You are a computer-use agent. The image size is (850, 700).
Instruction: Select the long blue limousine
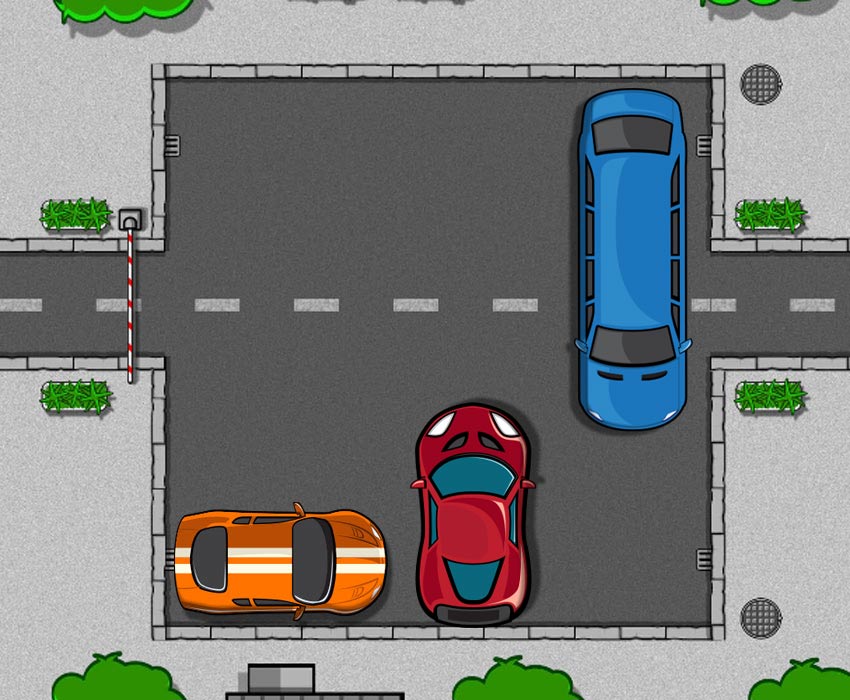click(632, 258)
